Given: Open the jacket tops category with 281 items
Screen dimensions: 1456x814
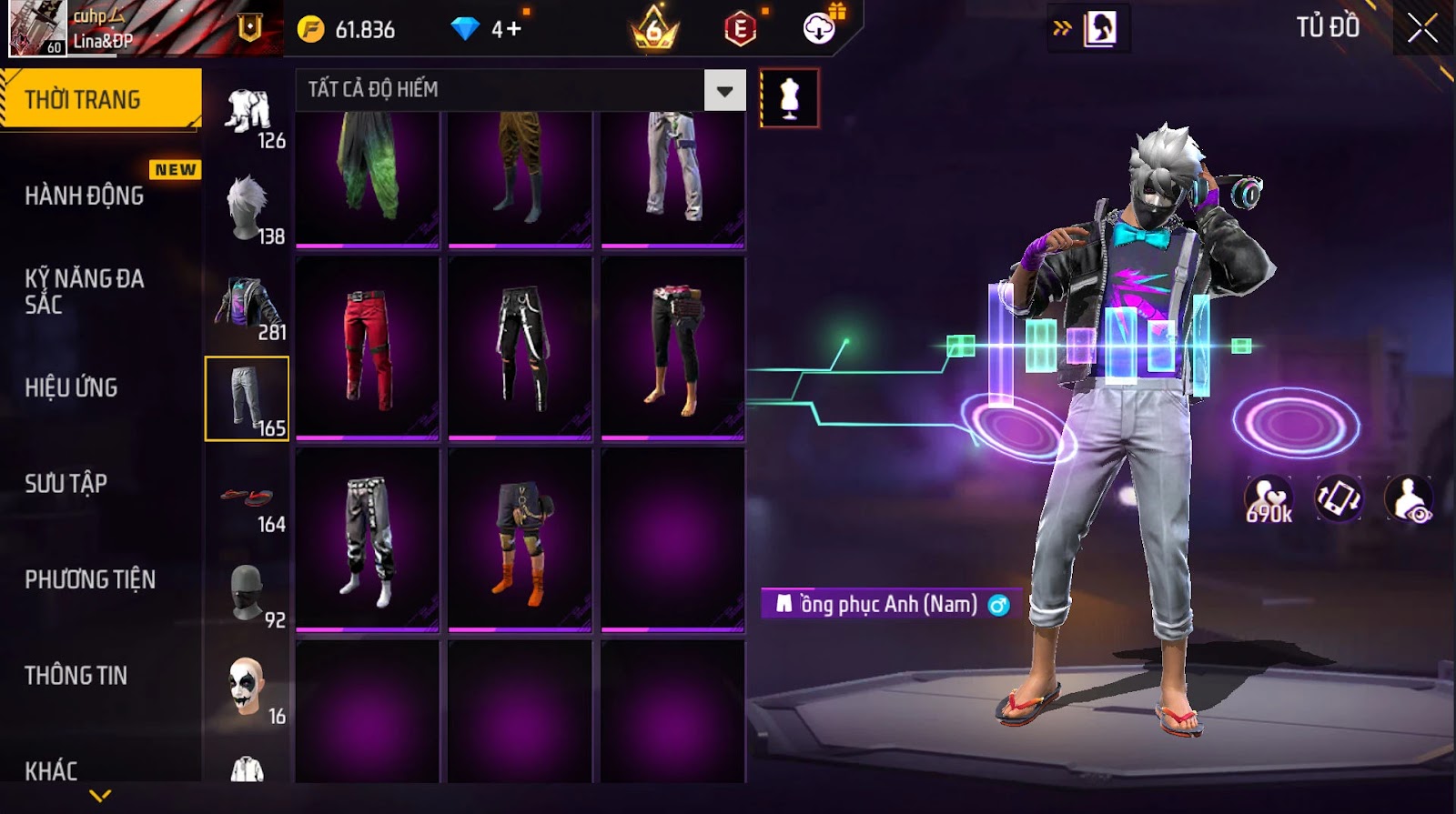Looking at the screenshot, I should pos(248,305).
